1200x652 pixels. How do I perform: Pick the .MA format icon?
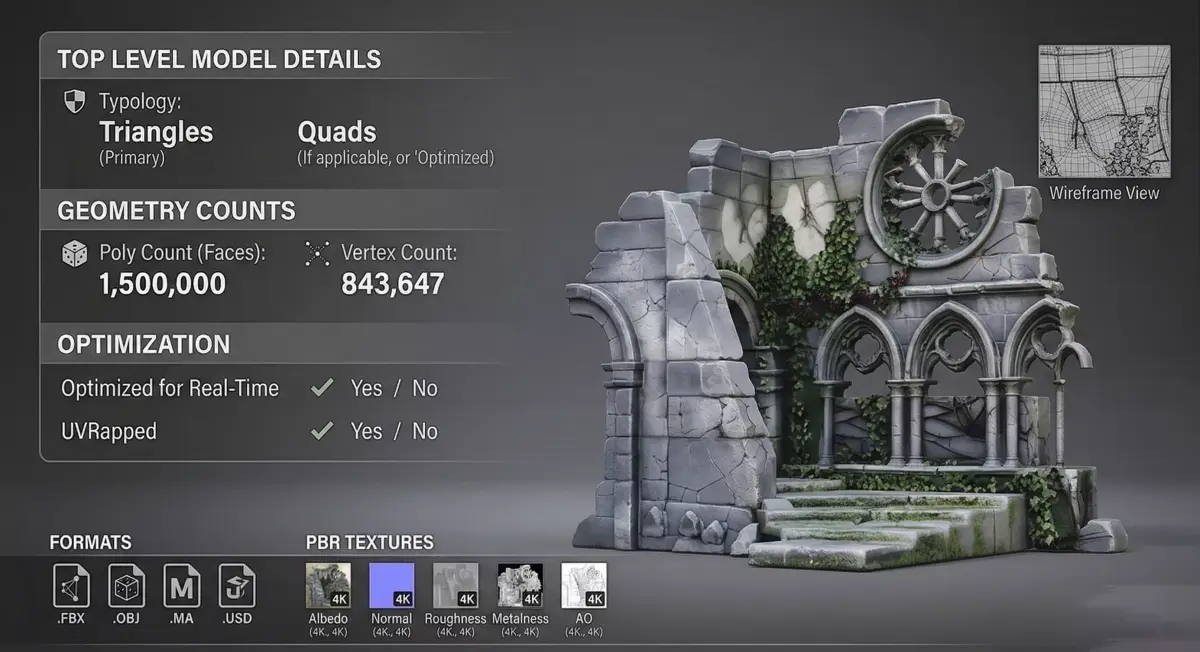(182, 585)
